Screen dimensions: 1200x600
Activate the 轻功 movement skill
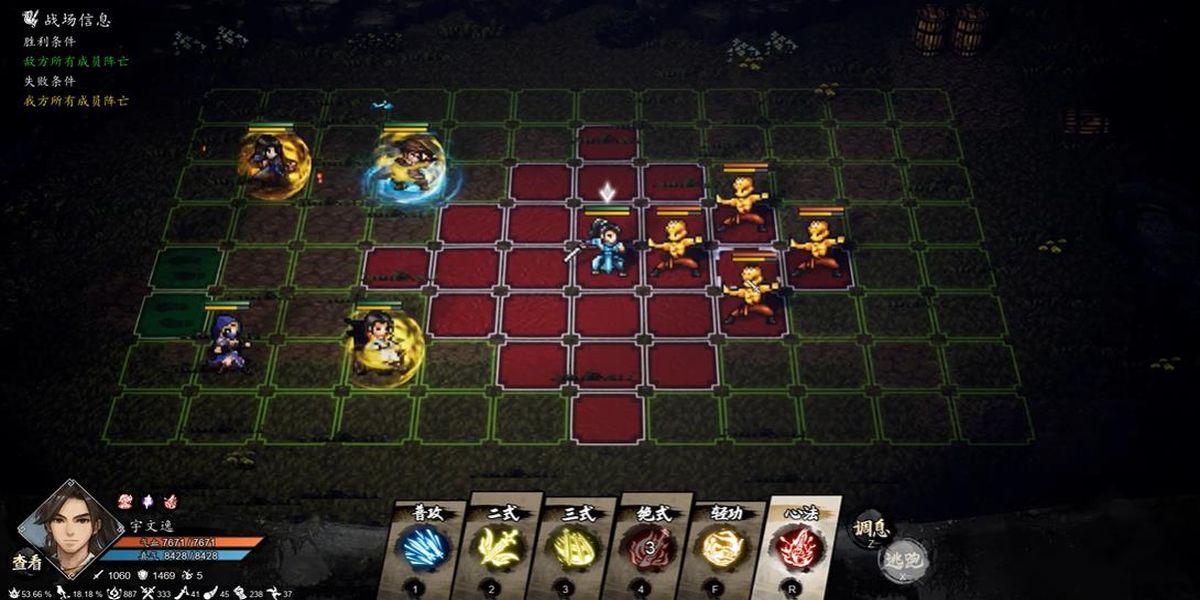724,547
